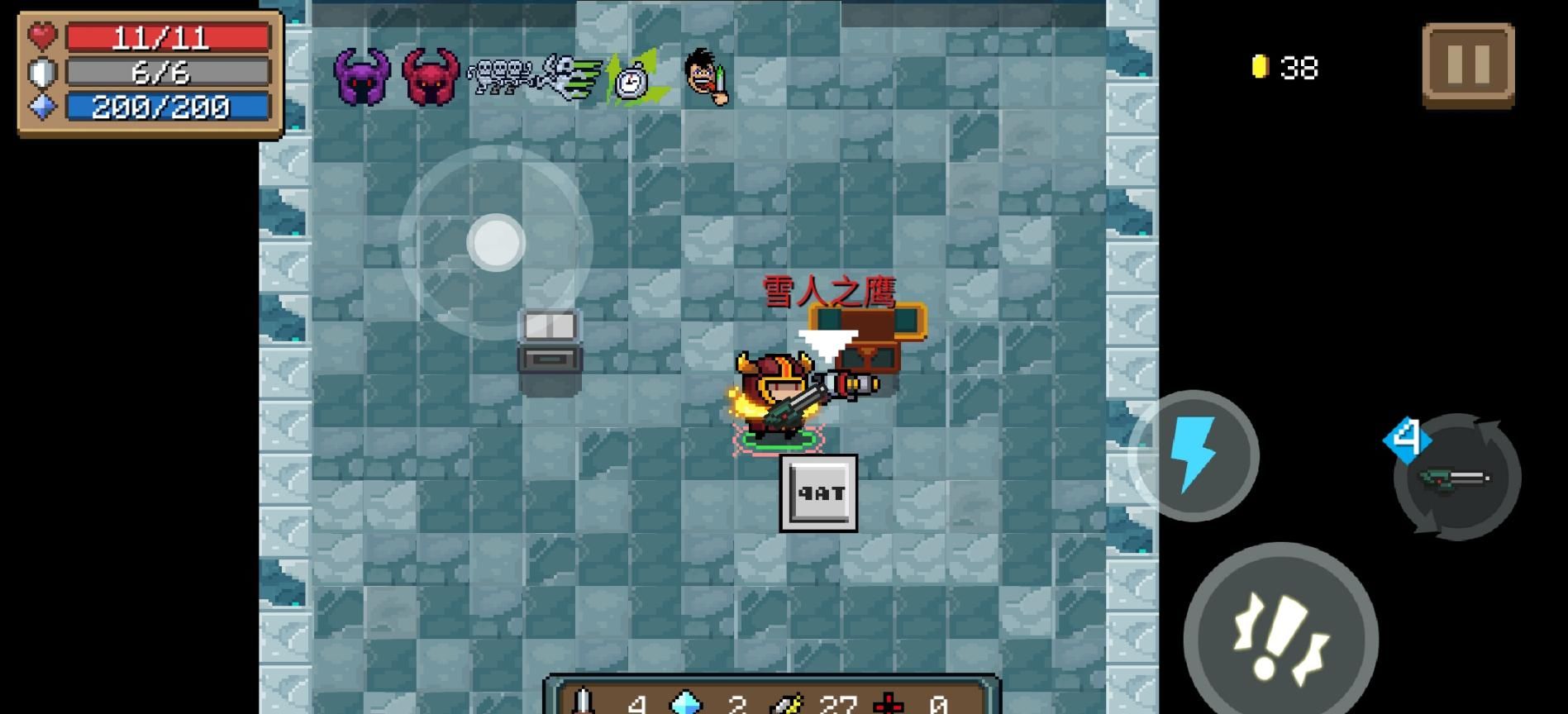
Task: Tap the dark-haired character with sword icon
Action: tap(707, 77)
